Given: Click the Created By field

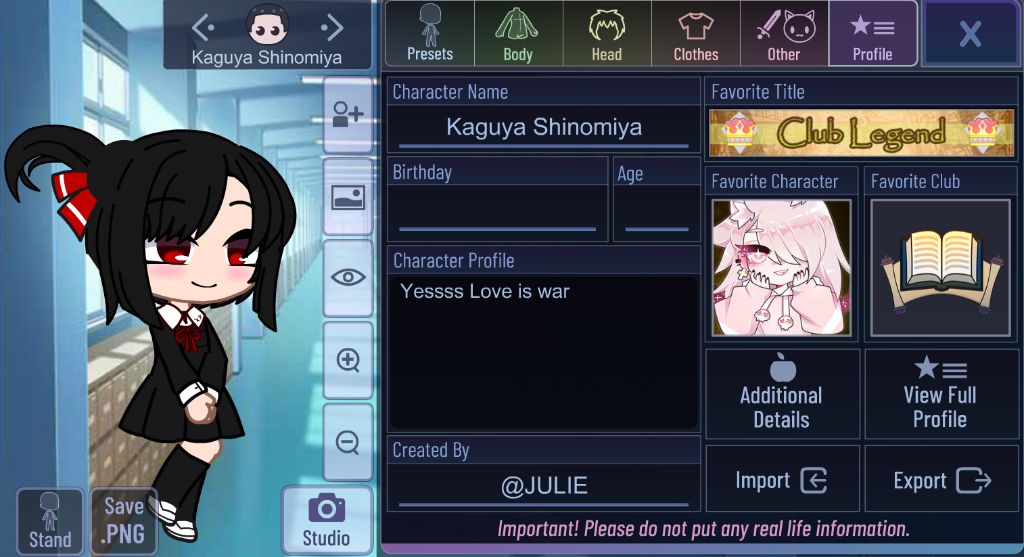Looking at the screenshot, I should pos(543,487).
